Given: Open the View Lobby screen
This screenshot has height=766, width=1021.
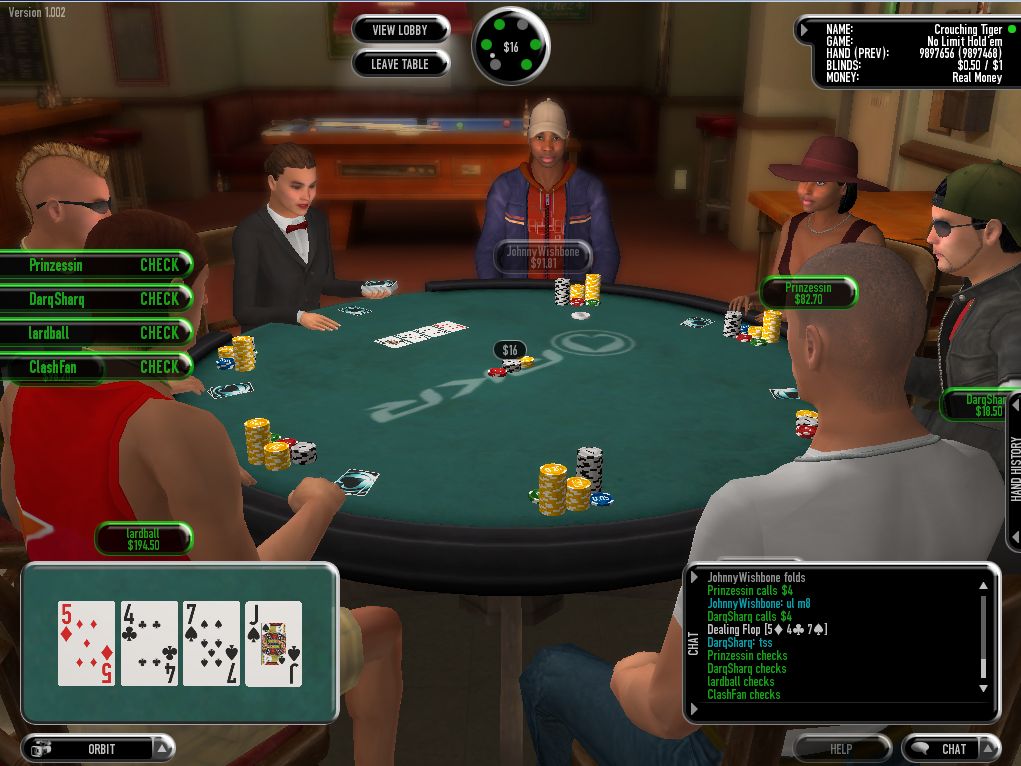Looking at the screenshot, I should pos(399,30).
